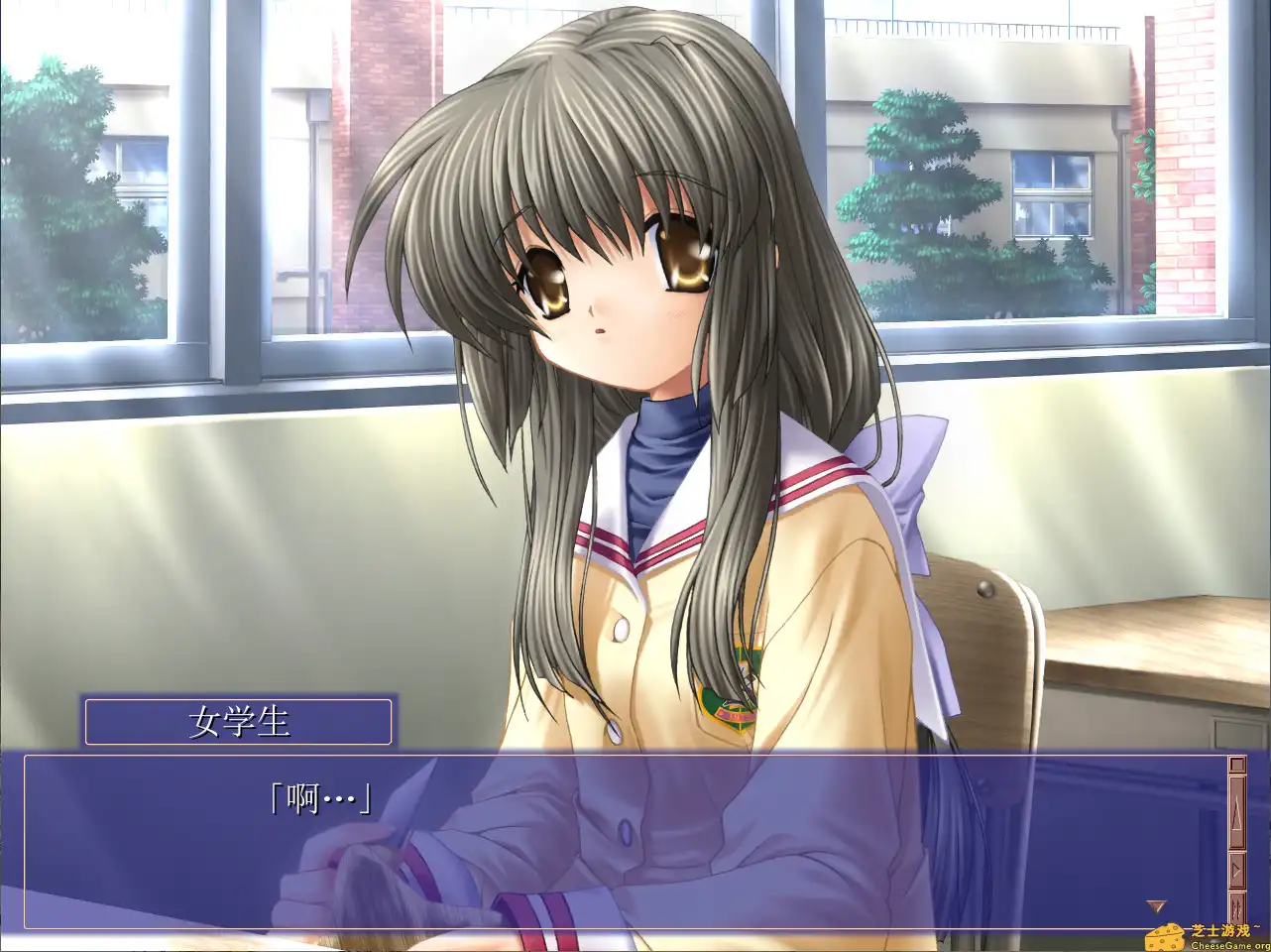Select the 女学生 speaker name box

238,722
